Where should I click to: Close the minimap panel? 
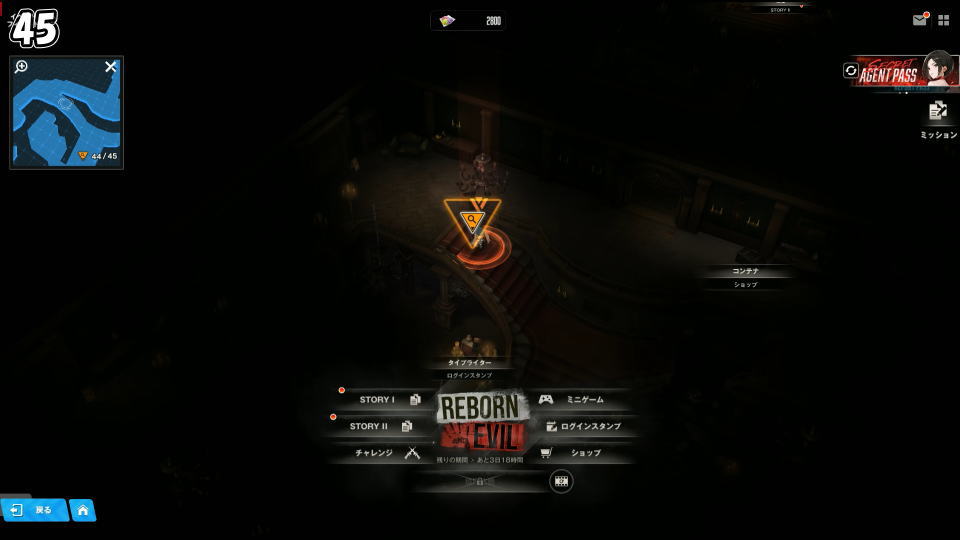111,67
